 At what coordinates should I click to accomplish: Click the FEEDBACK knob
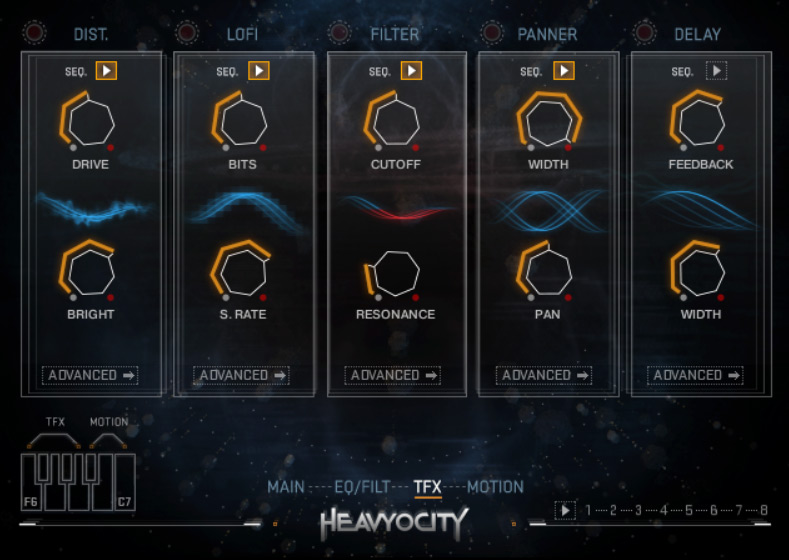pos(696,122)
